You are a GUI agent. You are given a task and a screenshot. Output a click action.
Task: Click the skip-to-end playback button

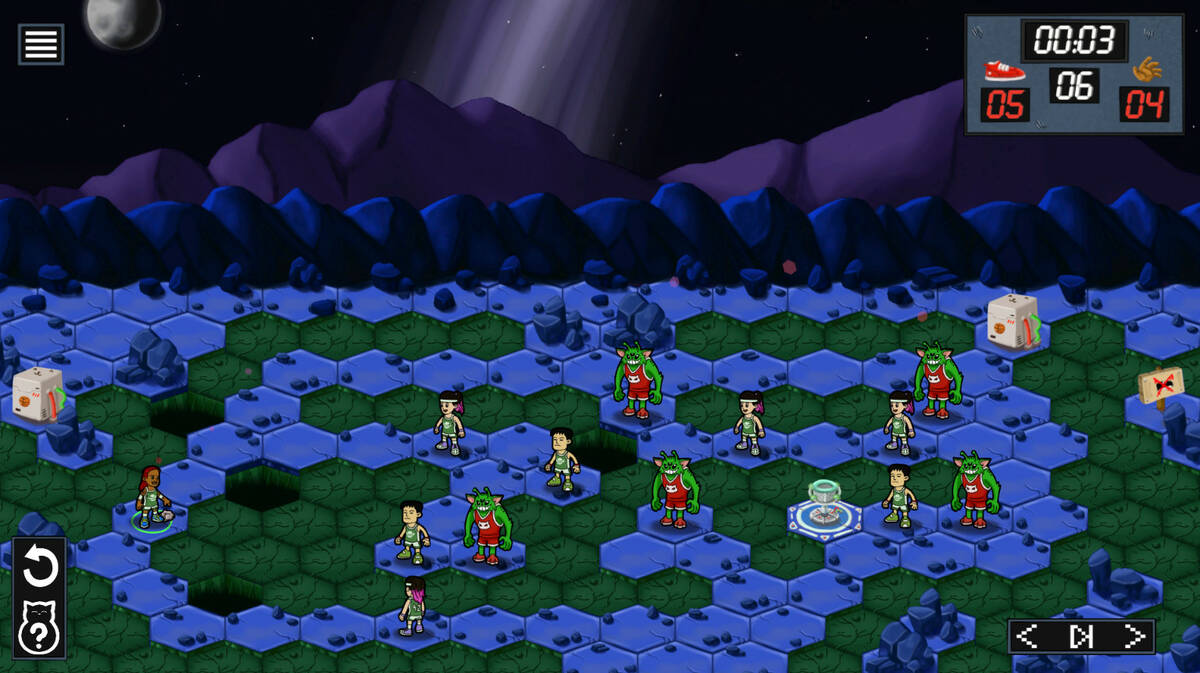pos(1081,636)
